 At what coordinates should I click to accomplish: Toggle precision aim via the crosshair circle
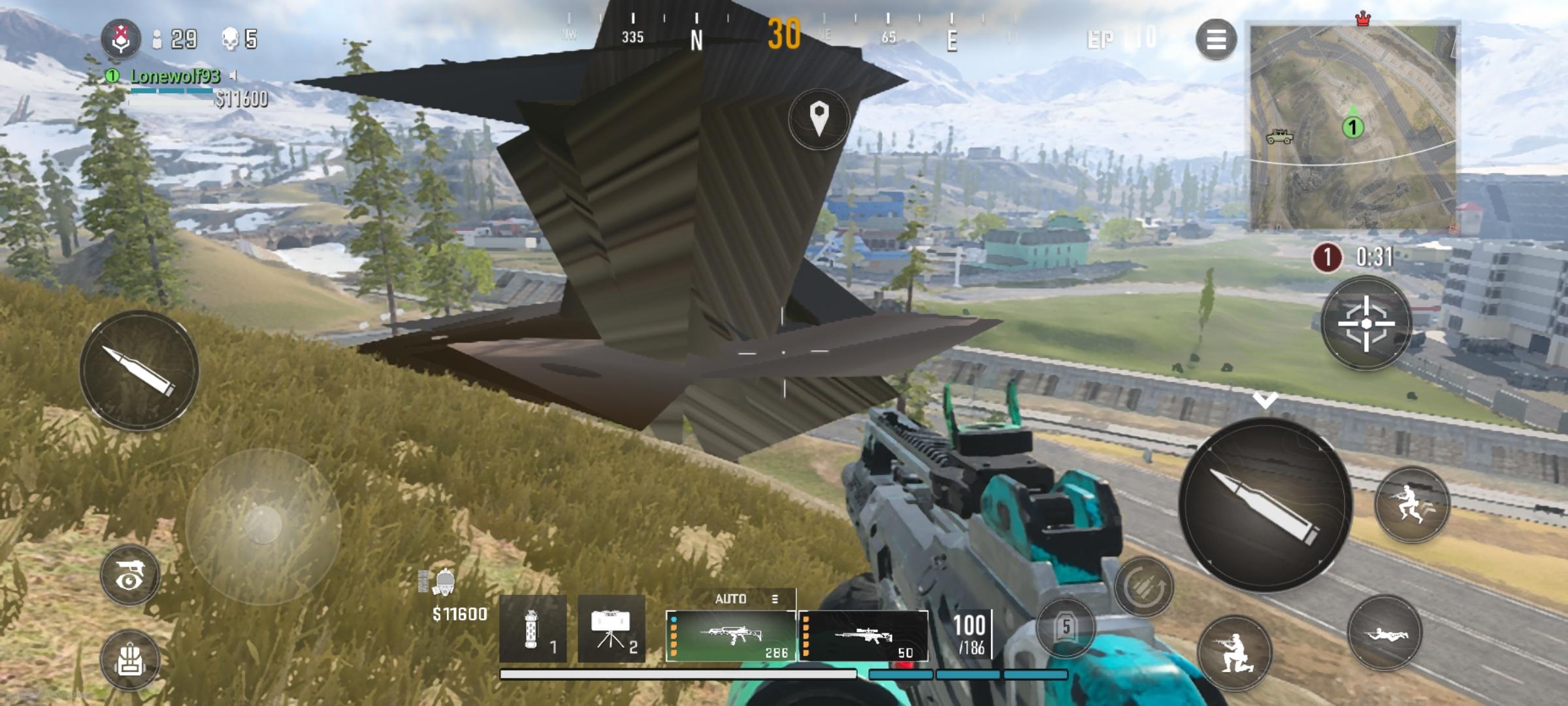(x=1368, y=322)
